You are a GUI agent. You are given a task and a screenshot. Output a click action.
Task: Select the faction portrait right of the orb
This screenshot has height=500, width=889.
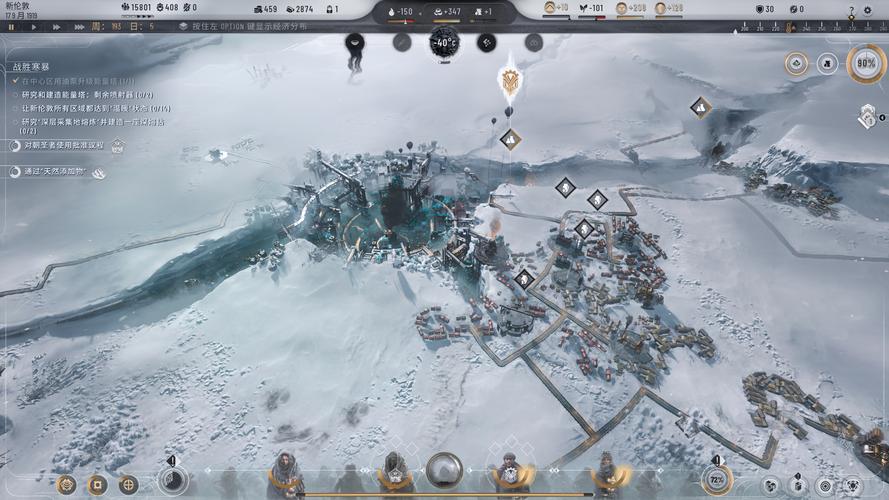[x=509, y=473]
